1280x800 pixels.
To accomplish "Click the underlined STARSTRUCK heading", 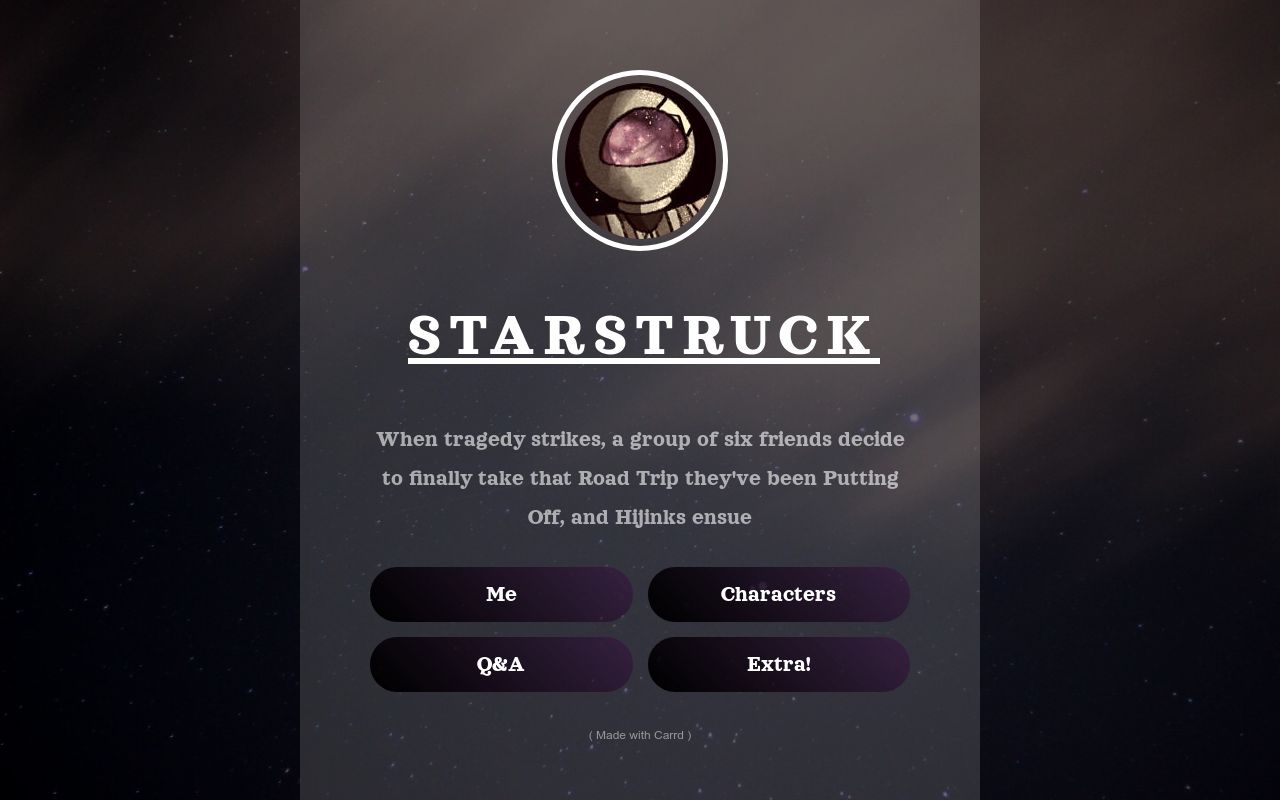I will coord(640,336).
